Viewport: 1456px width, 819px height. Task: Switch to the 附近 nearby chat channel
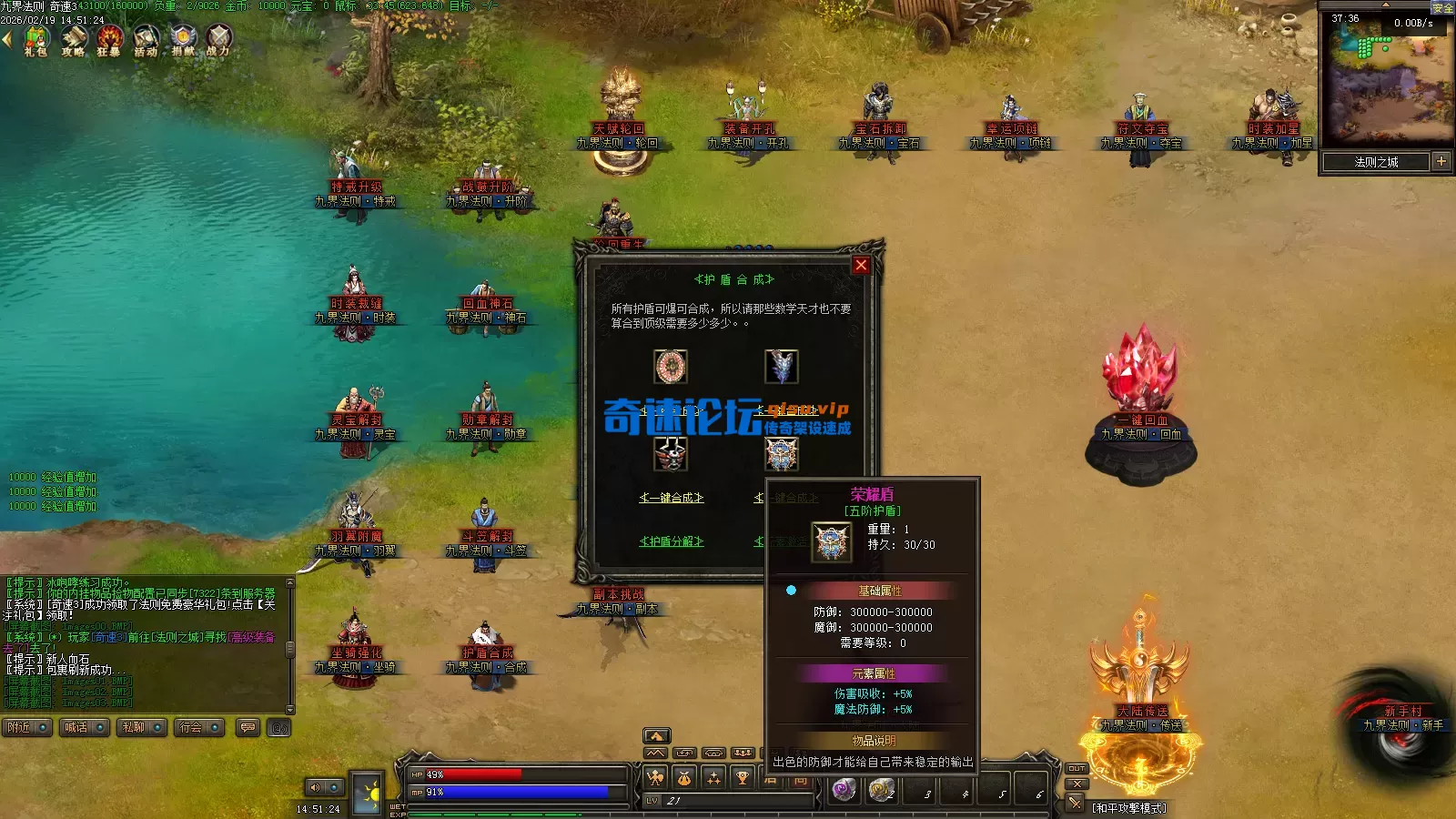click(25, 727)
